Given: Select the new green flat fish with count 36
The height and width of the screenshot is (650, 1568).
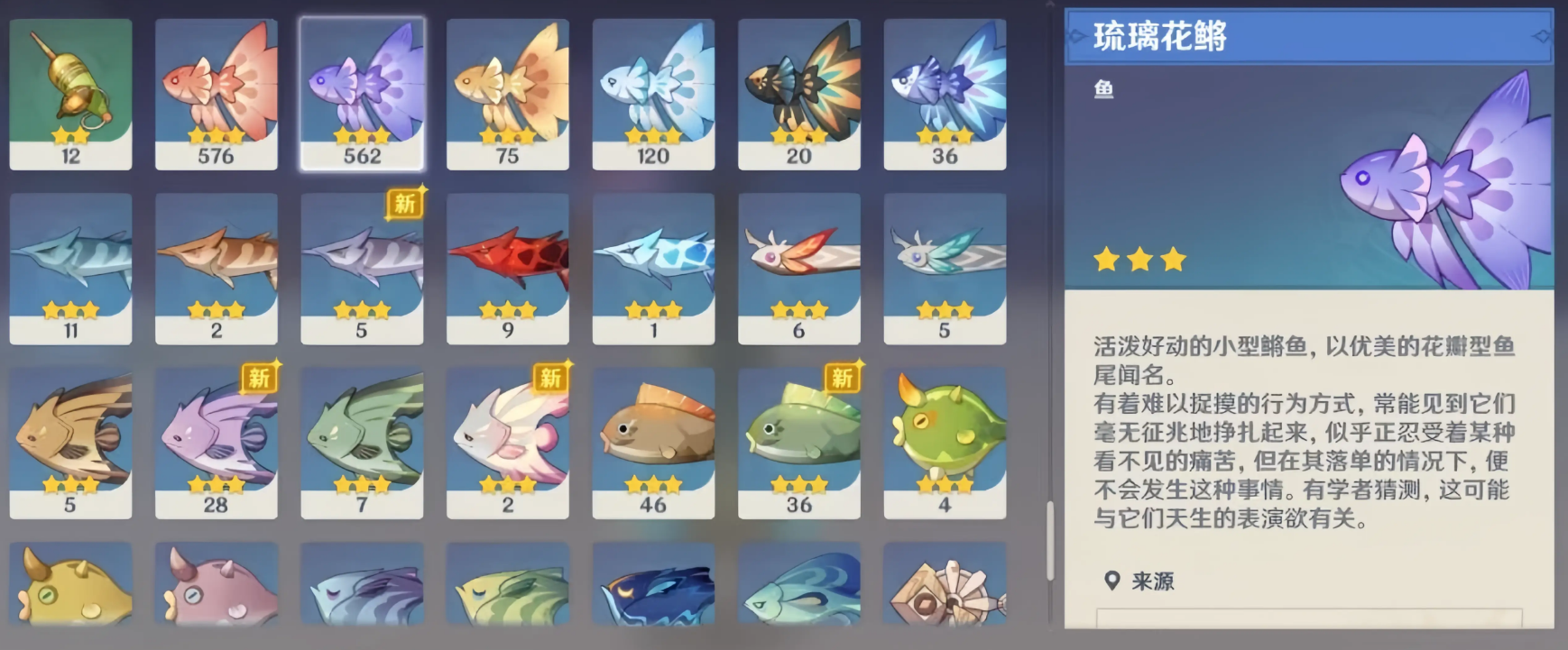Looking at the screenshot, I should click(799, 443).
